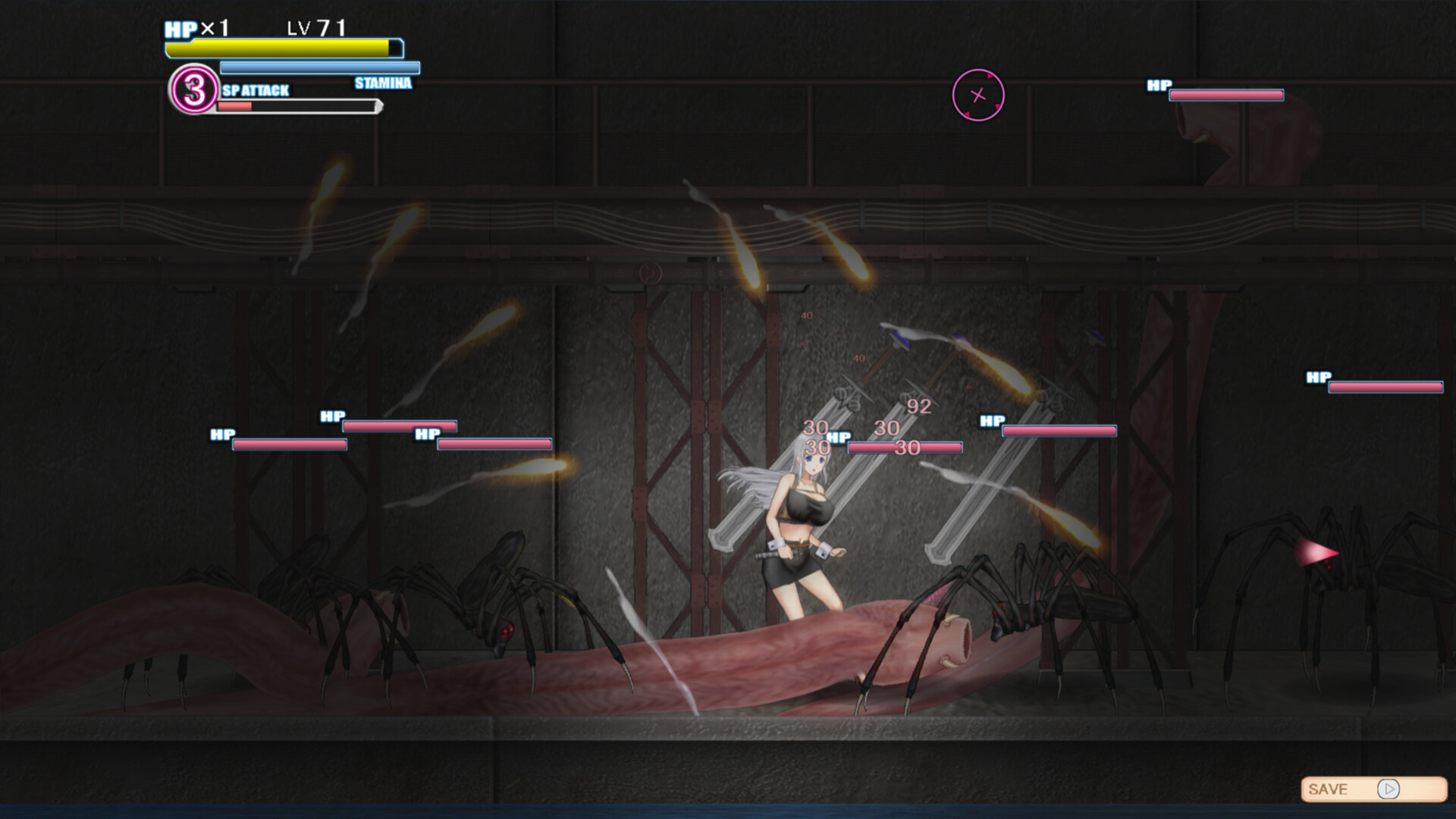The width and height of the screenshot is (1456, 819).
Task: Click the damage number 92 above the swords
Action: [918, 406]
